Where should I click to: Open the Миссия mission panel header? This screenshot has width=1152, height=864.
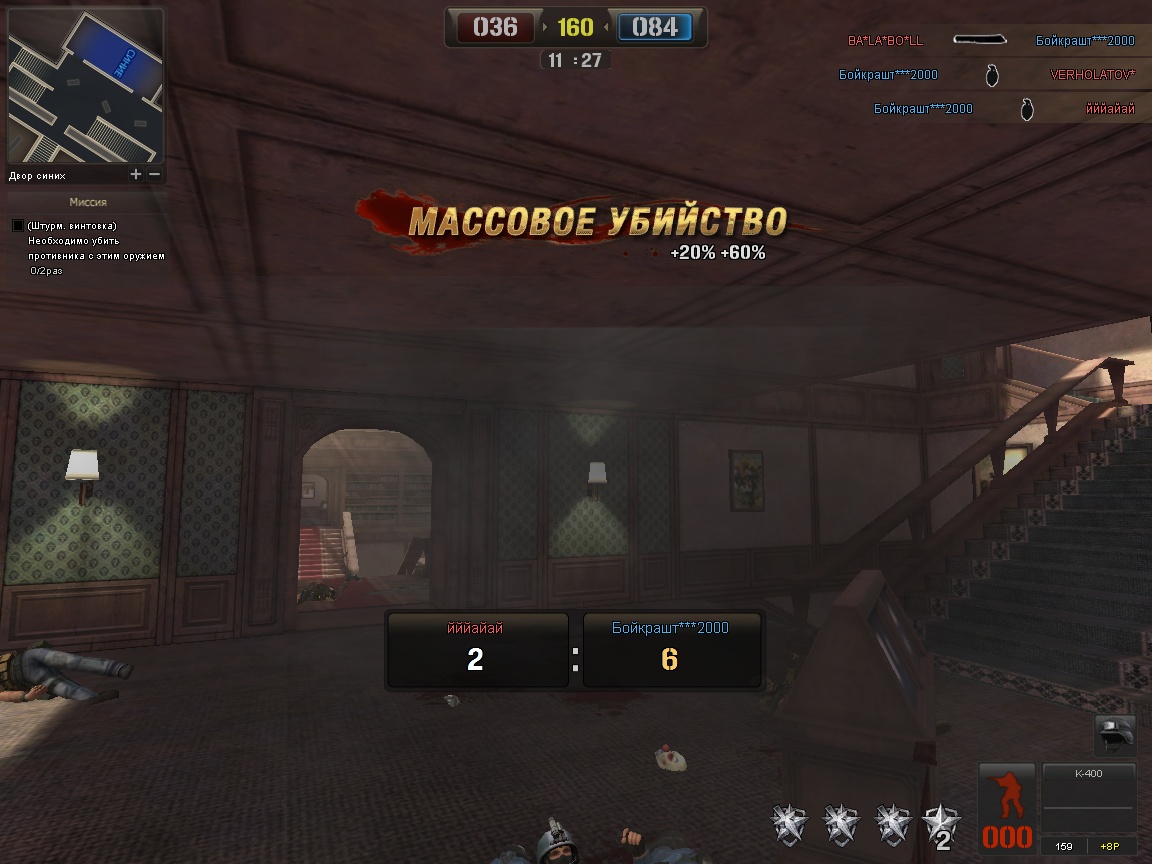[x=87, y=202]
